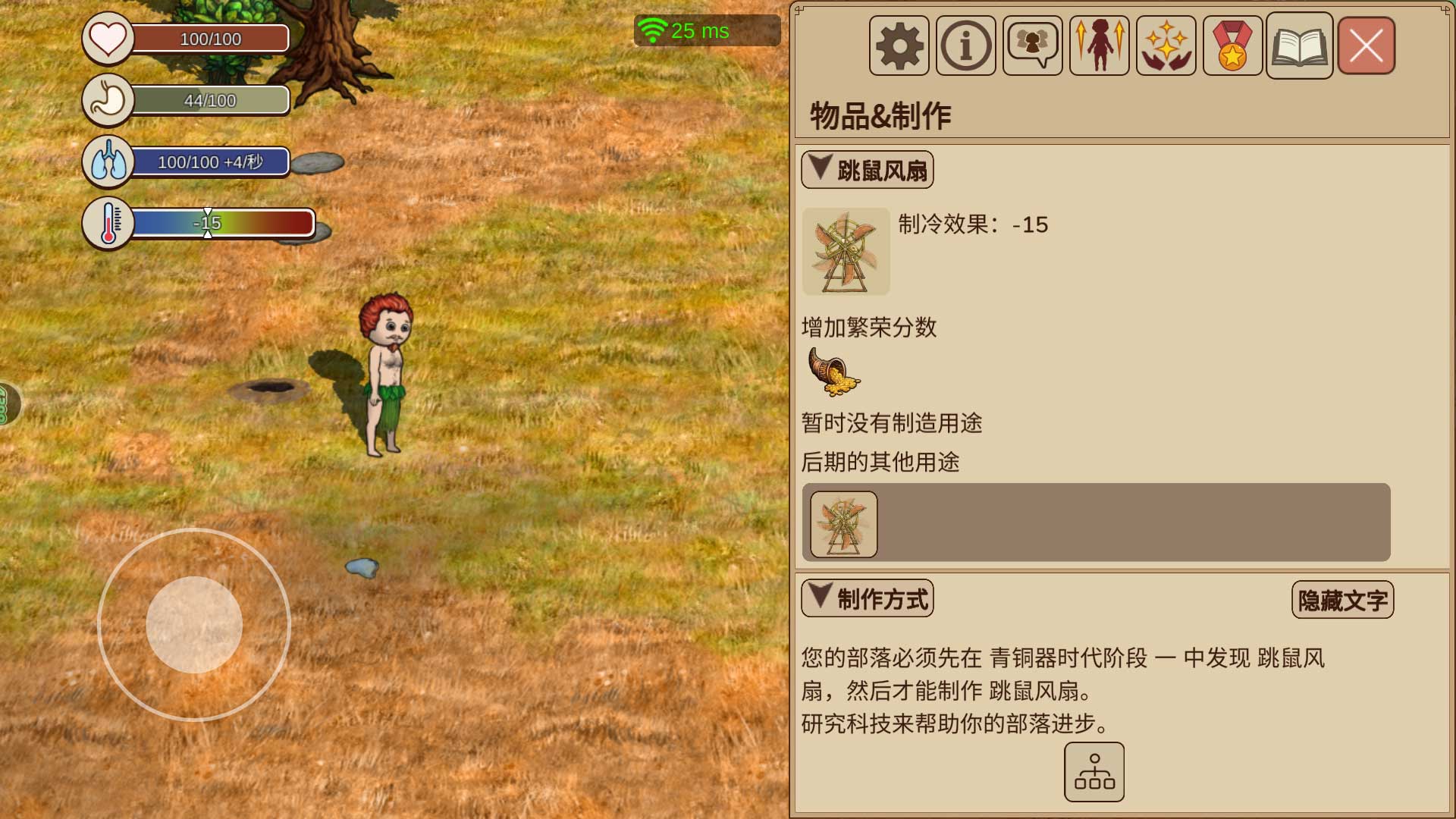Viewport: 1456px width, 819px height.
Task: Select the fan item in later-uses row
Action: click(x=843, y=524)
